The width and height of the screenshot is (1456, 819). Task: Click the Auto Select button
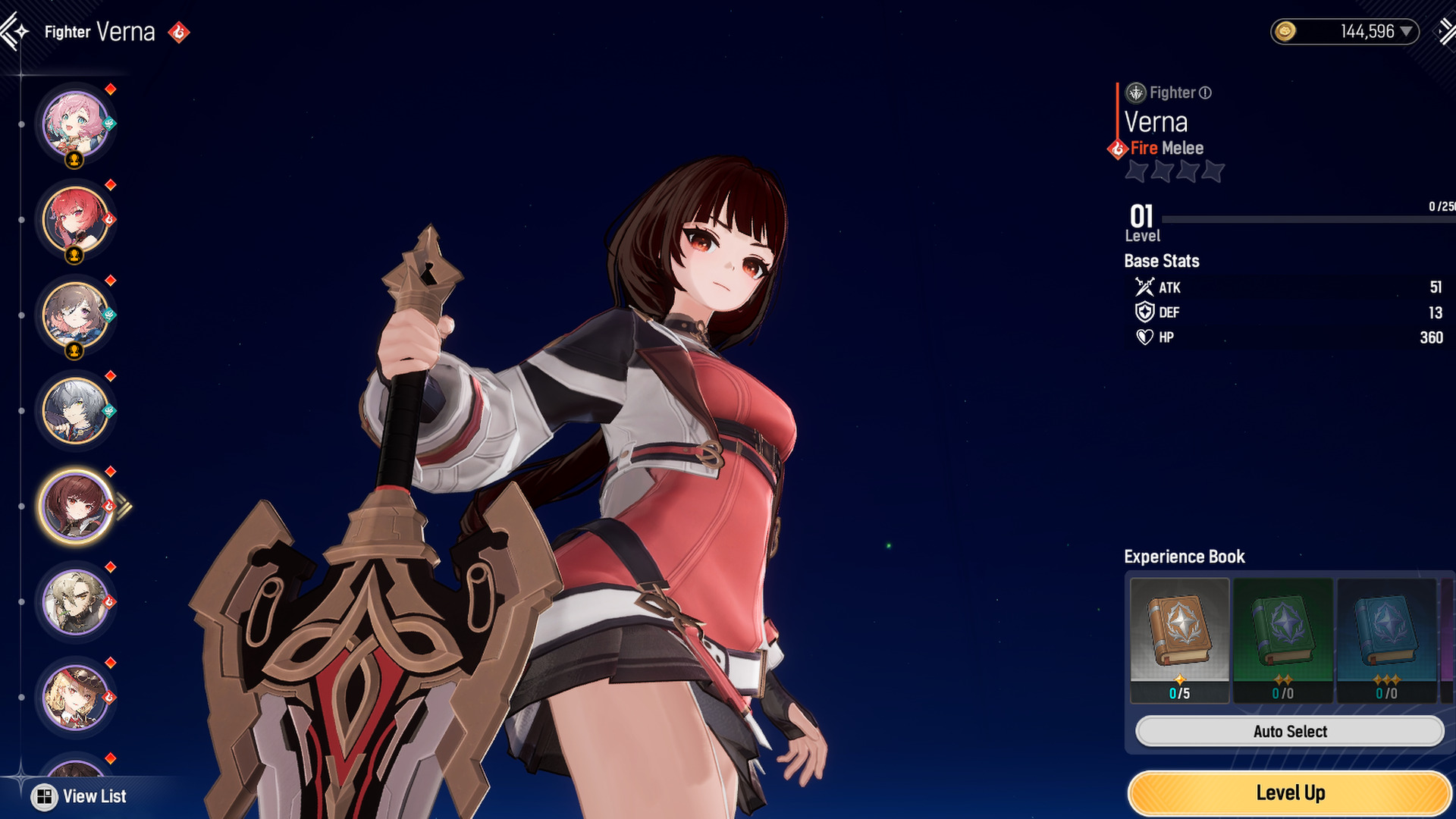pyautogui.click(x=1289, y=732)
